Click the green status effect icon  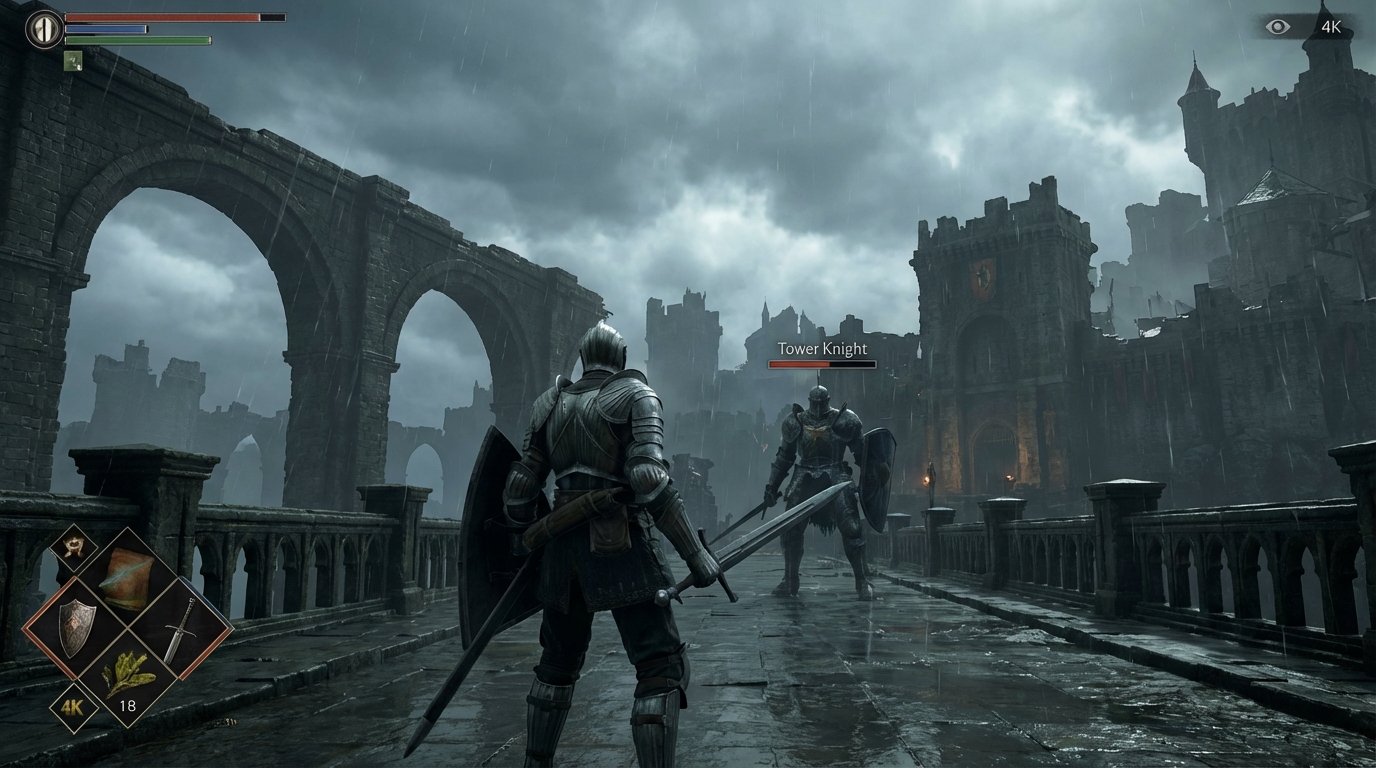pos(72,60)
